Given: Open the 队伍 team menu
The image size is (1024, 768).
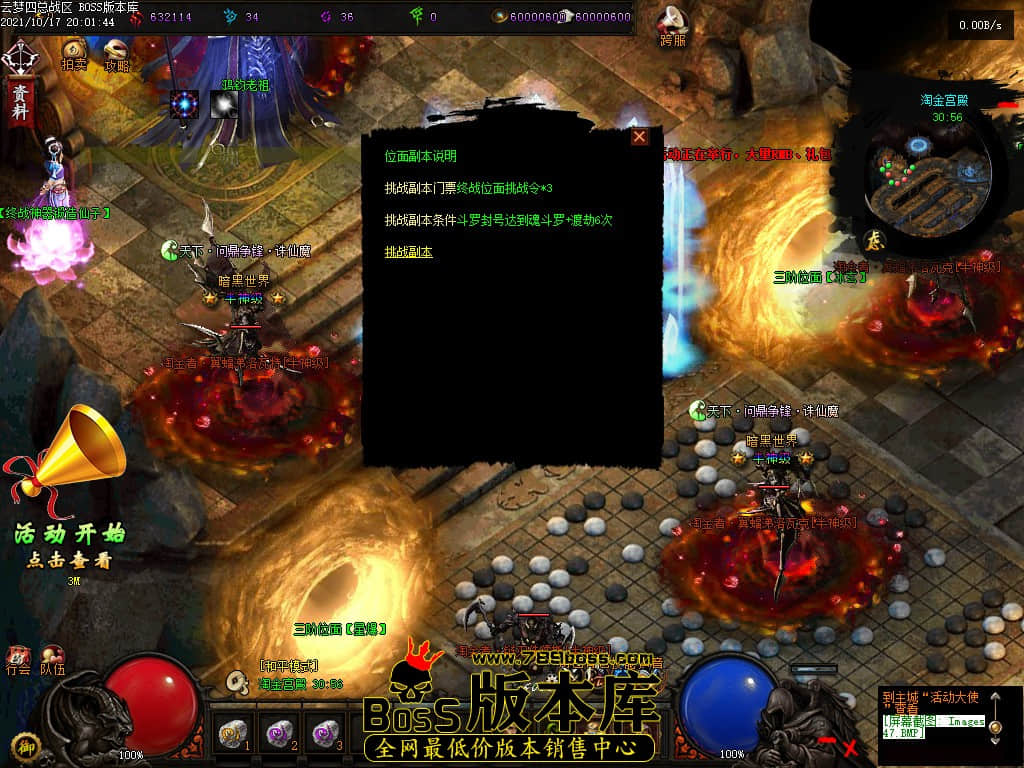Looking at the screenshot, I should 52,660.
